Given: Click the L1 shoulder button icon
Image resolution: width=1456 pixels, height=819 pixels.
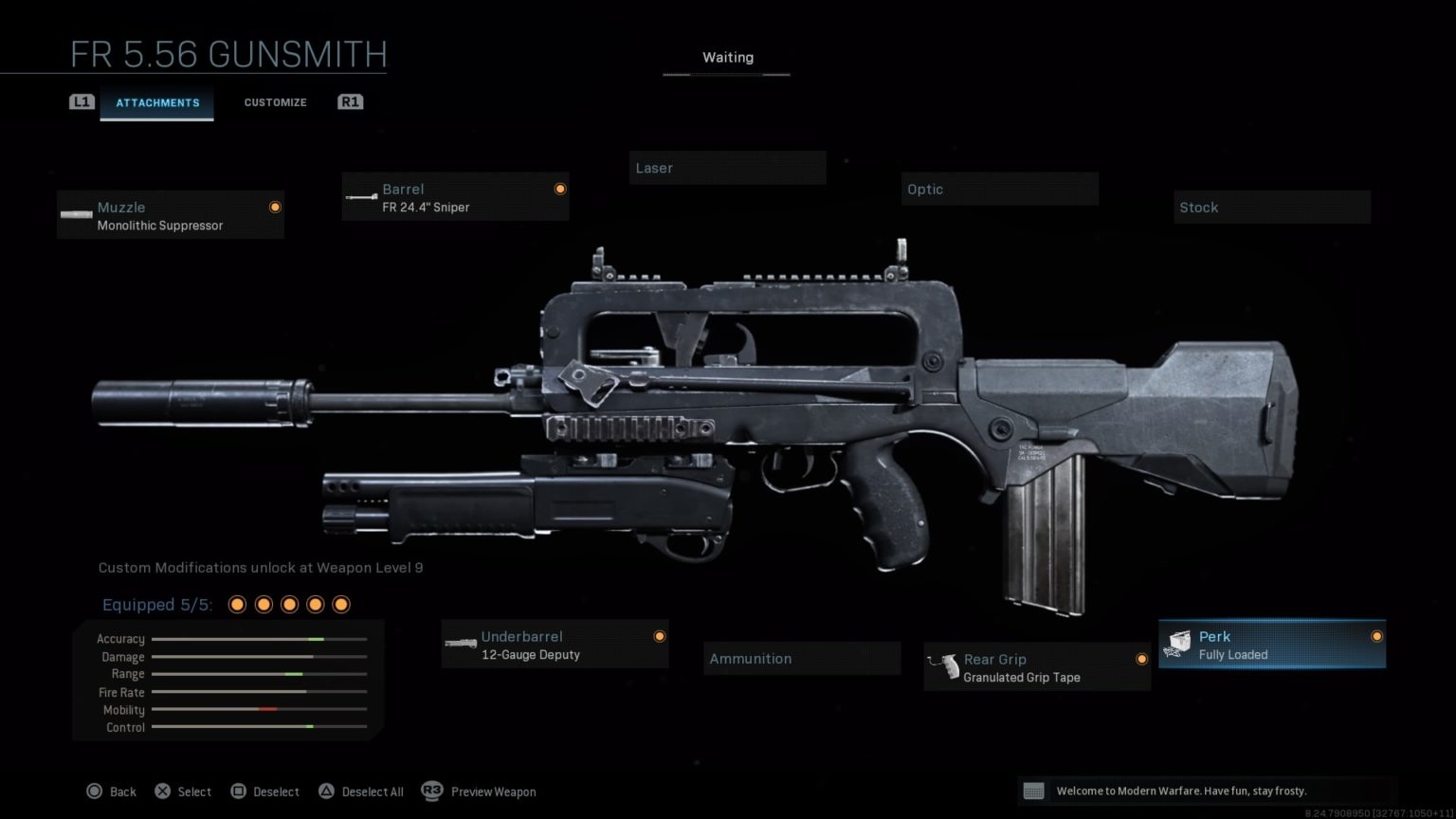Looking at the screenshot, I should (x=82, y=101).
